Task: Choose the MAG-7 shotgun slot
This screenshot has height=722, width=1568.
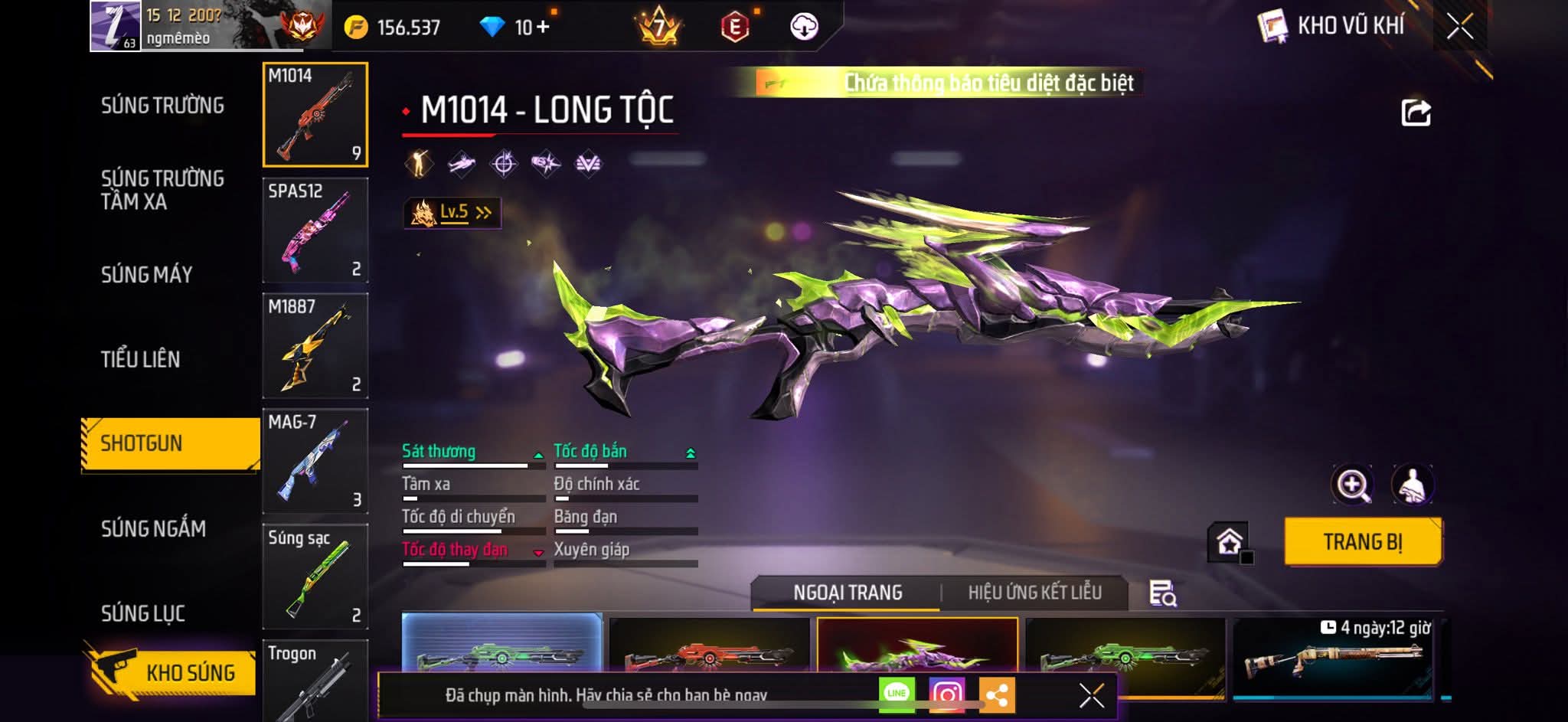Action: (x=315, y=462)
